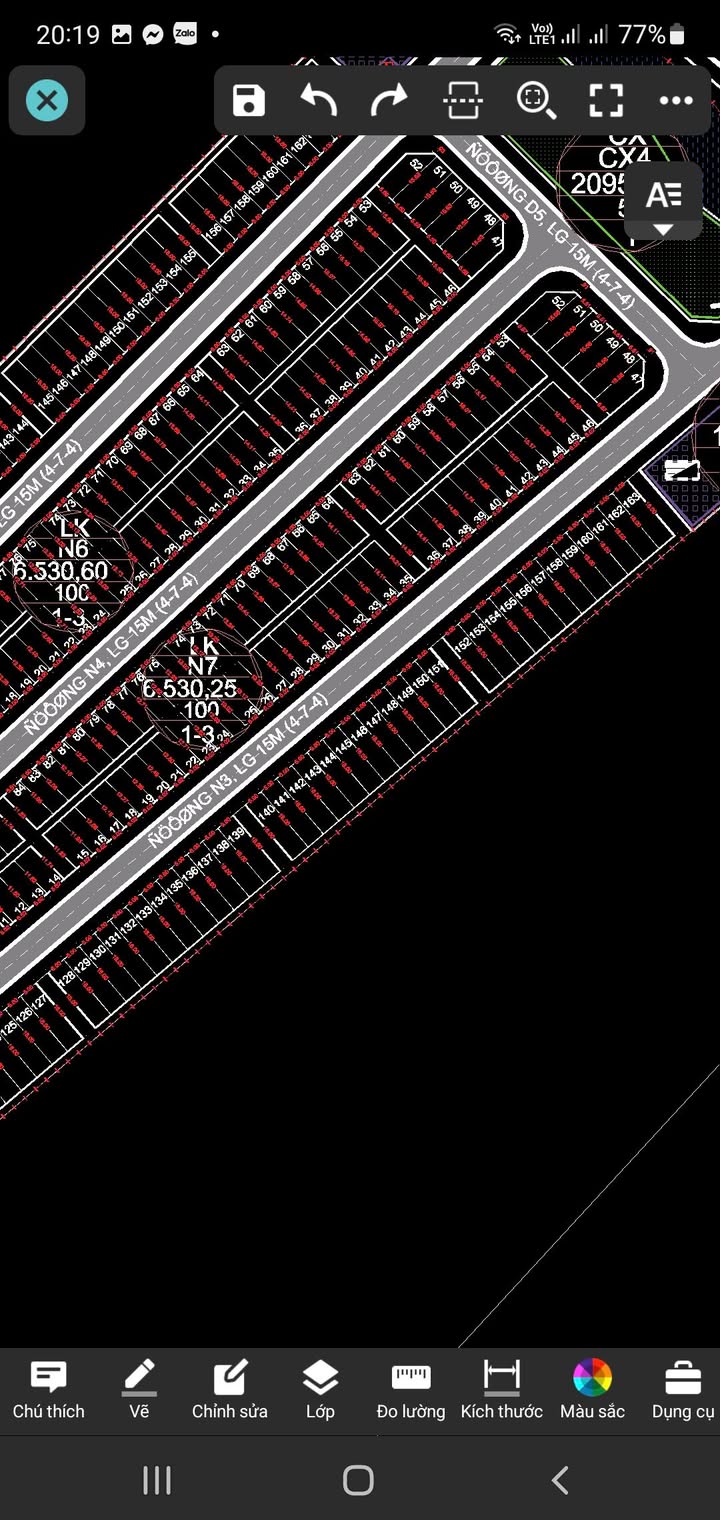Close the drawing with the X button
The height and width of the screenshot is (1520, 720).
46,100
